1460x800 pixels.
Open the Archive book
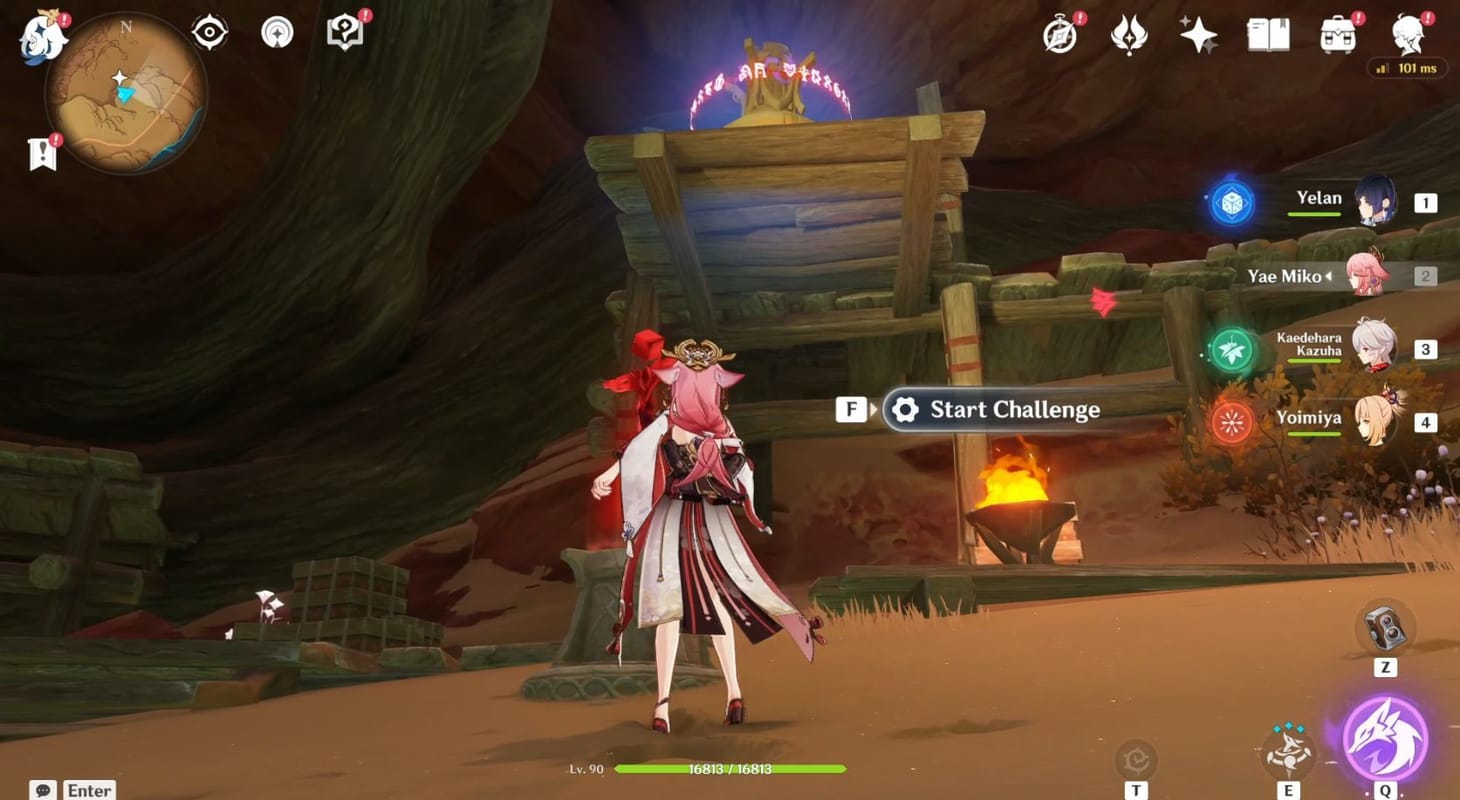point(1268,33)
